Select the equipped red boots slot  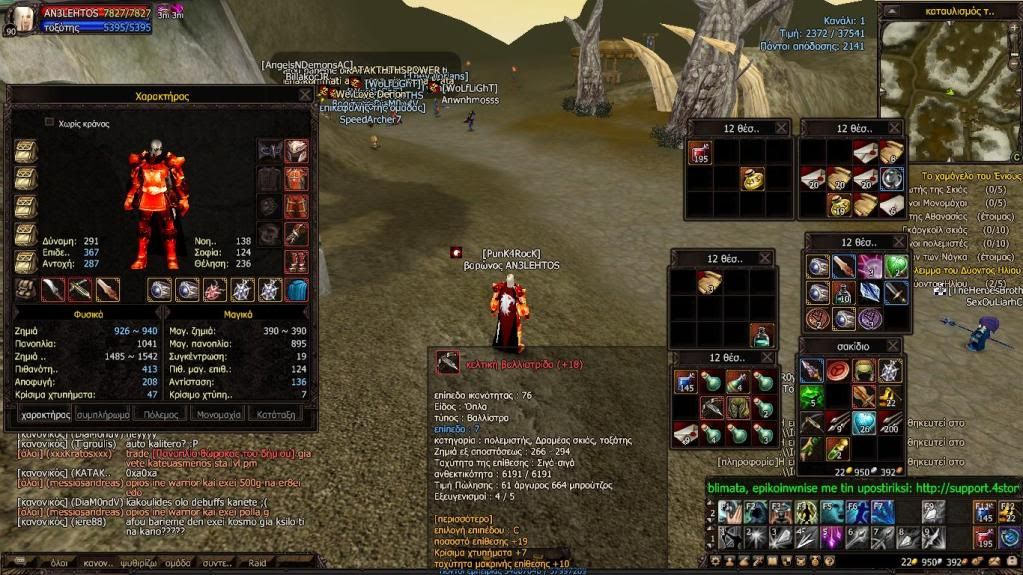tap(296, 262)
